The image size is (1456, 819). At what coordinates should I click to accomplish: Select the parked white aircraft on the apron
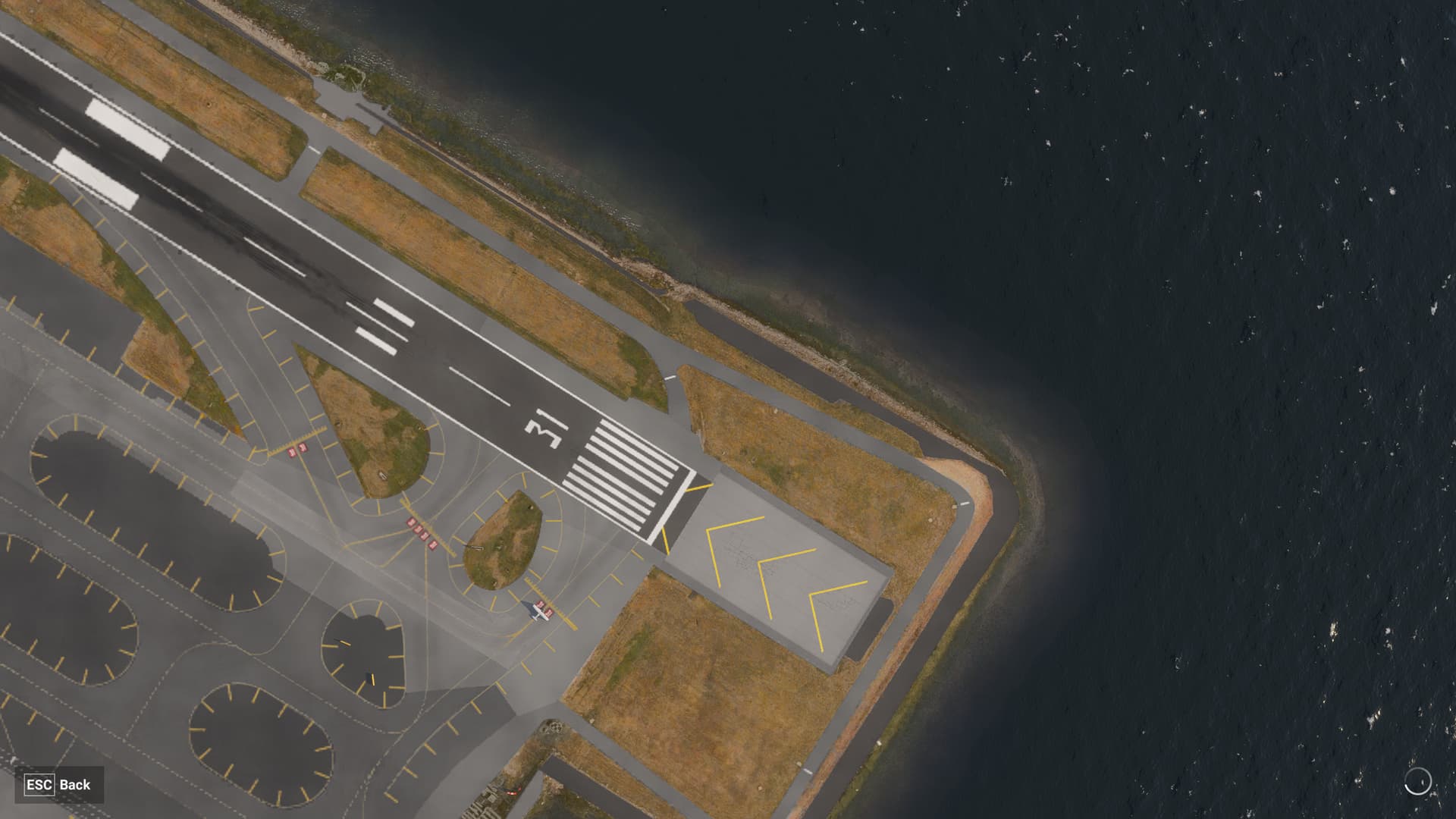click(x=540, y=611)
